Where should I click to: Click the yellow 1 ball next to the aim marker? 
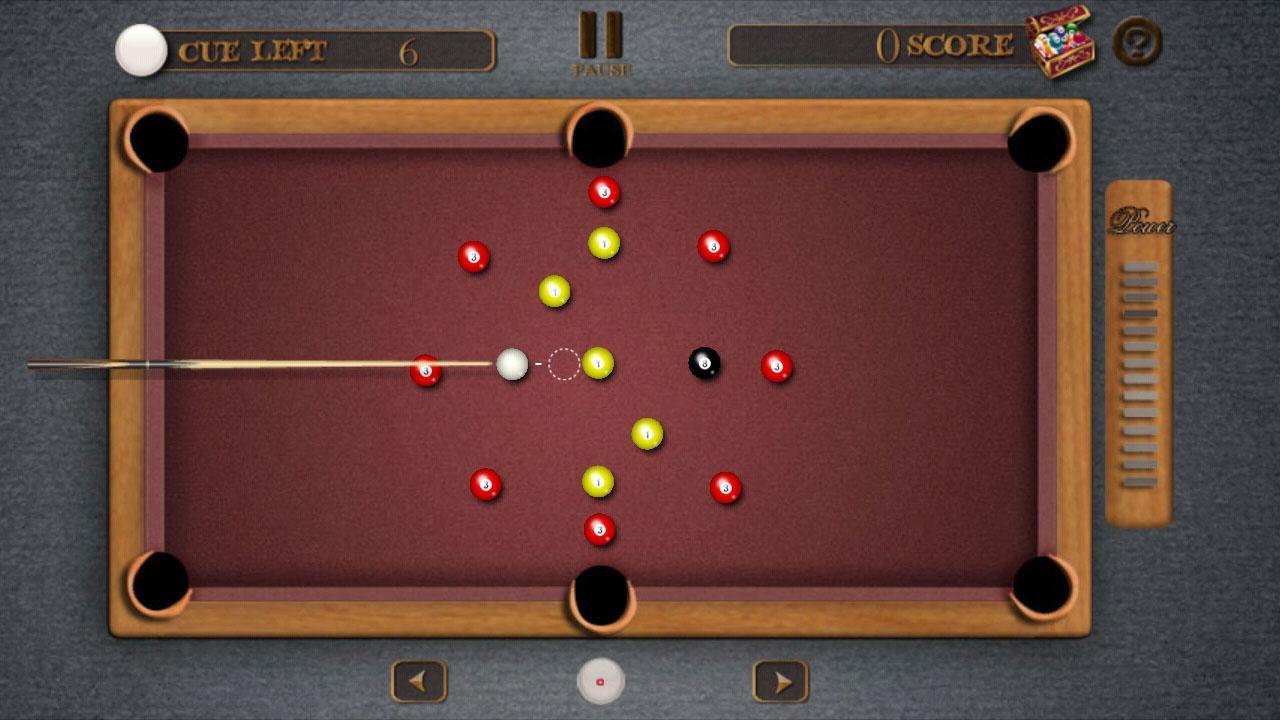(x=598, y=365)
